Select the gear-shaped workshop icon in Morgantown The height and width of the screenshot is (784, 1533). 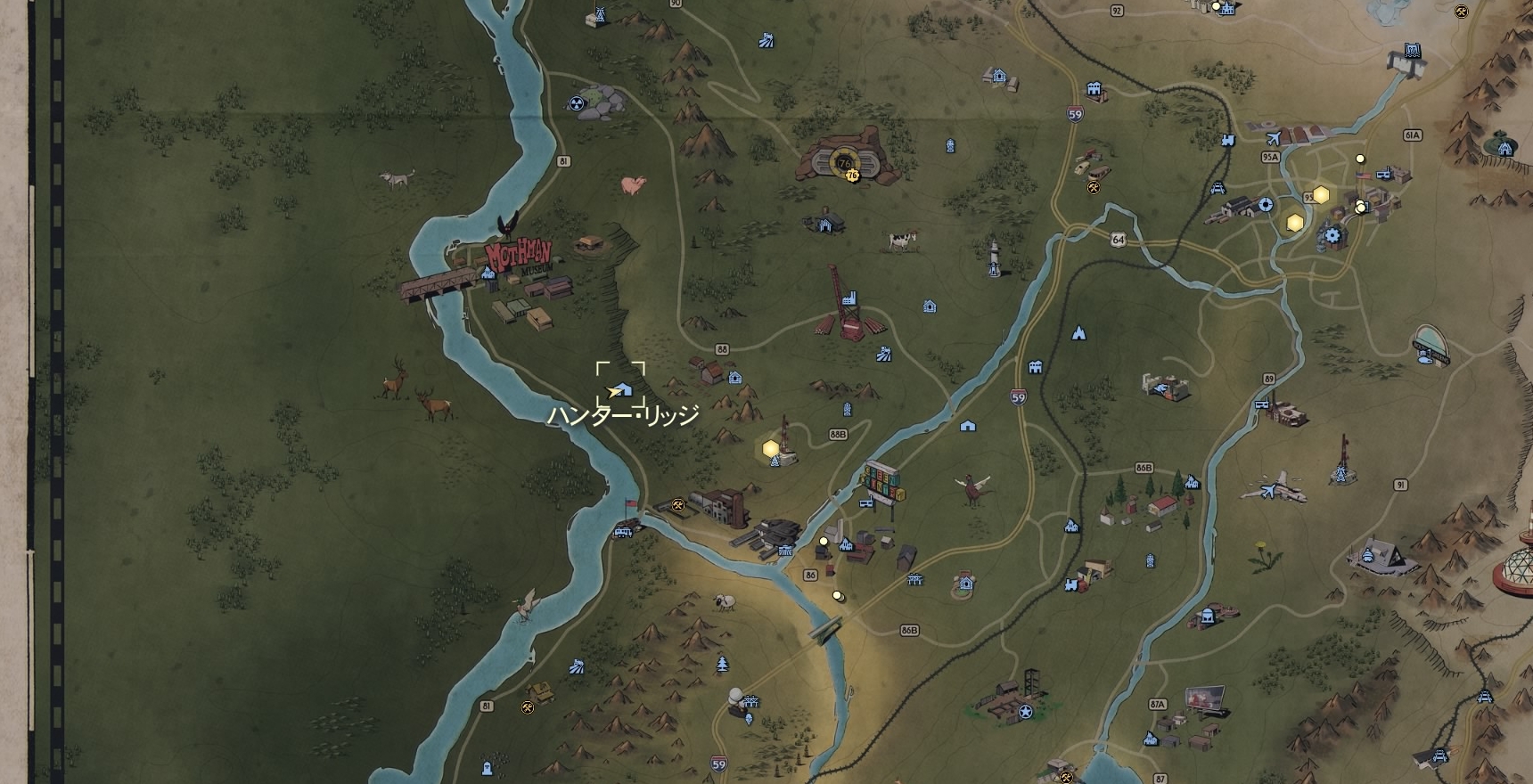coord(1332,234)
